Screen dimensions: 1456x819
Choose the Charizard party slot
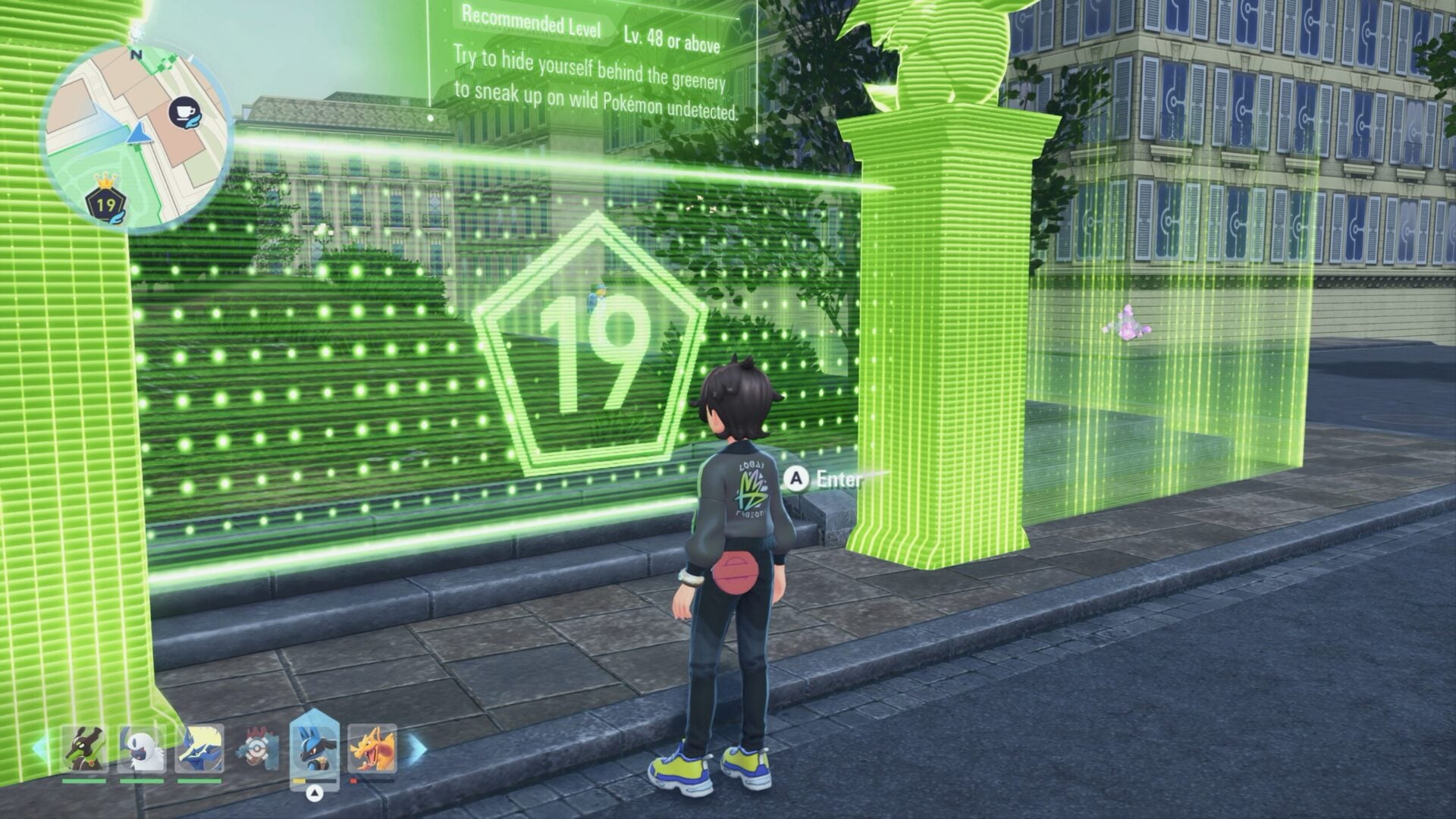click(372, 748)
